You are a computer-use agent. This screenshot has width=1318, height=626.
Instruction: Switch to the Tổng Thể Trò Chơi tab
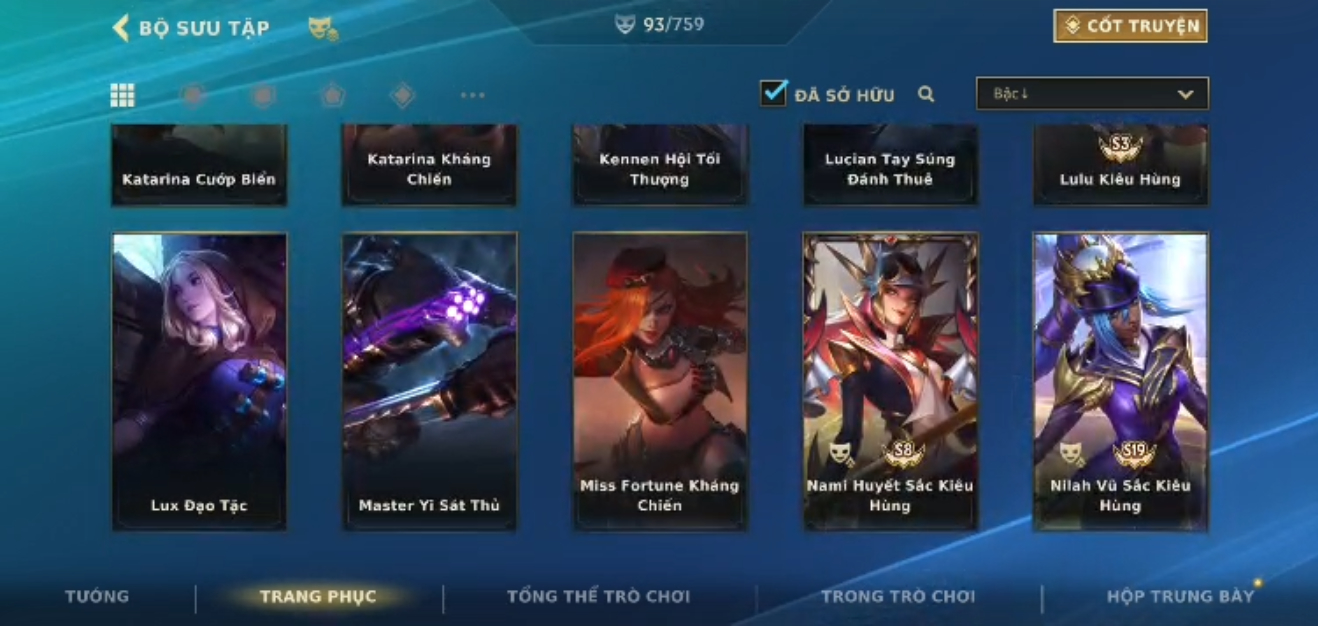[598, 597]
